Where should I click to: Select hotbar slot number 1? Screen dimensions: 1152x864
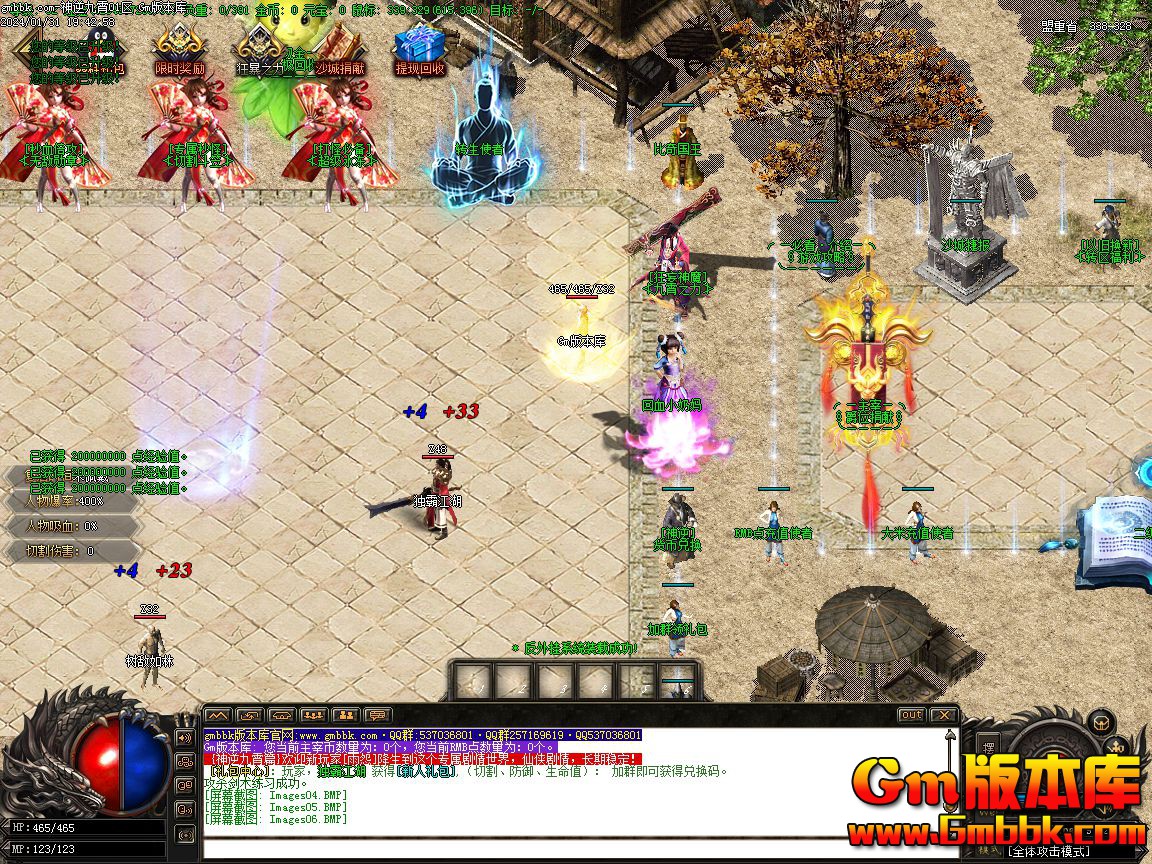(x=471, y=681)
